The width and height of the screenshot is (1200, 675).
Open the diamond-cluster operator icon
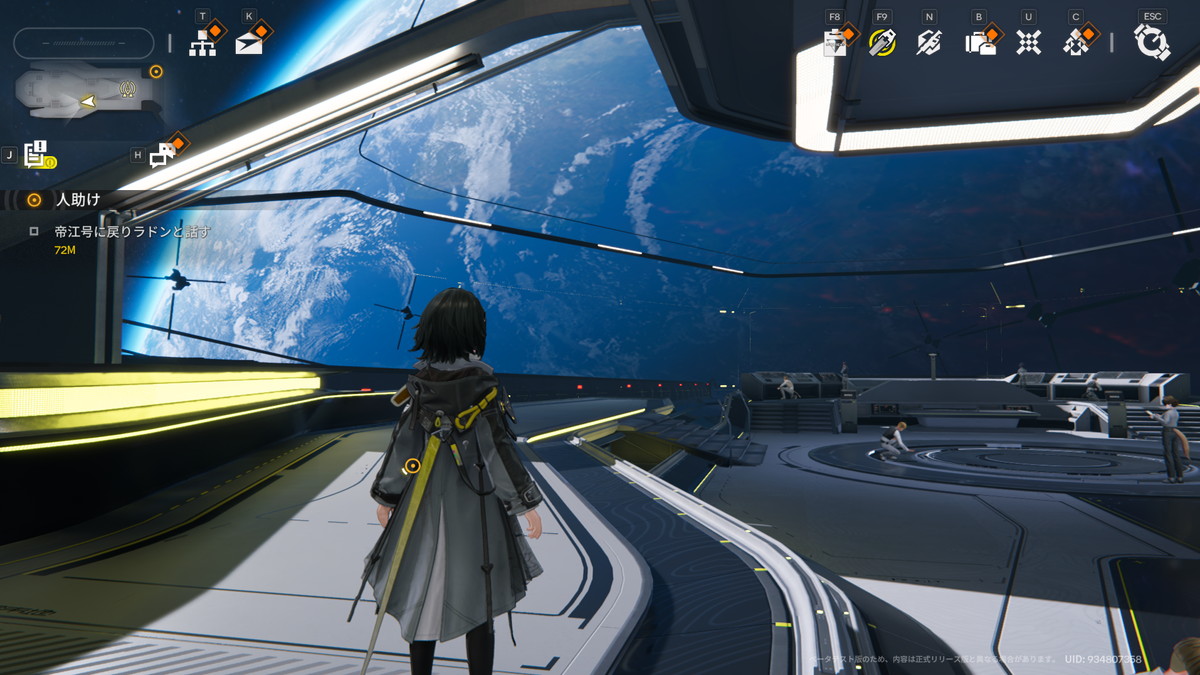pos(1077,42)
